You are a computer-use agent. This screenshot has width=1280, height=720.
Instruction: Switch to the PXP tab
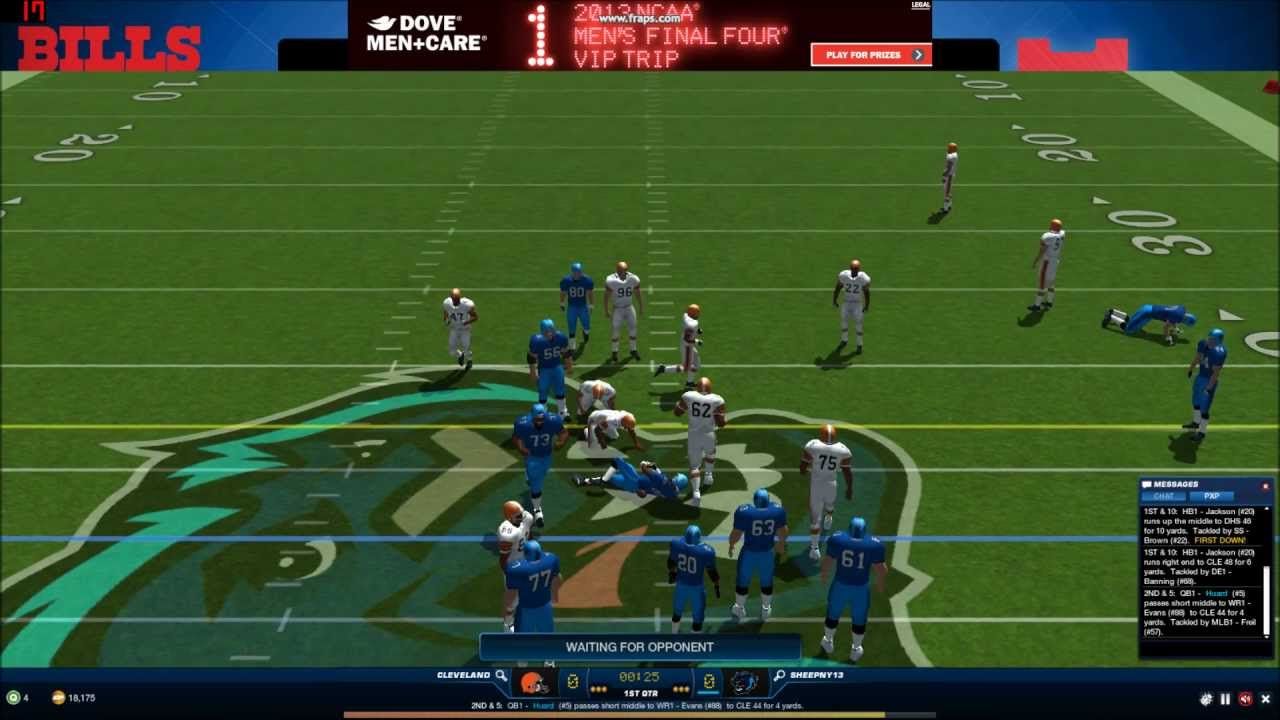click(1211, 496)
